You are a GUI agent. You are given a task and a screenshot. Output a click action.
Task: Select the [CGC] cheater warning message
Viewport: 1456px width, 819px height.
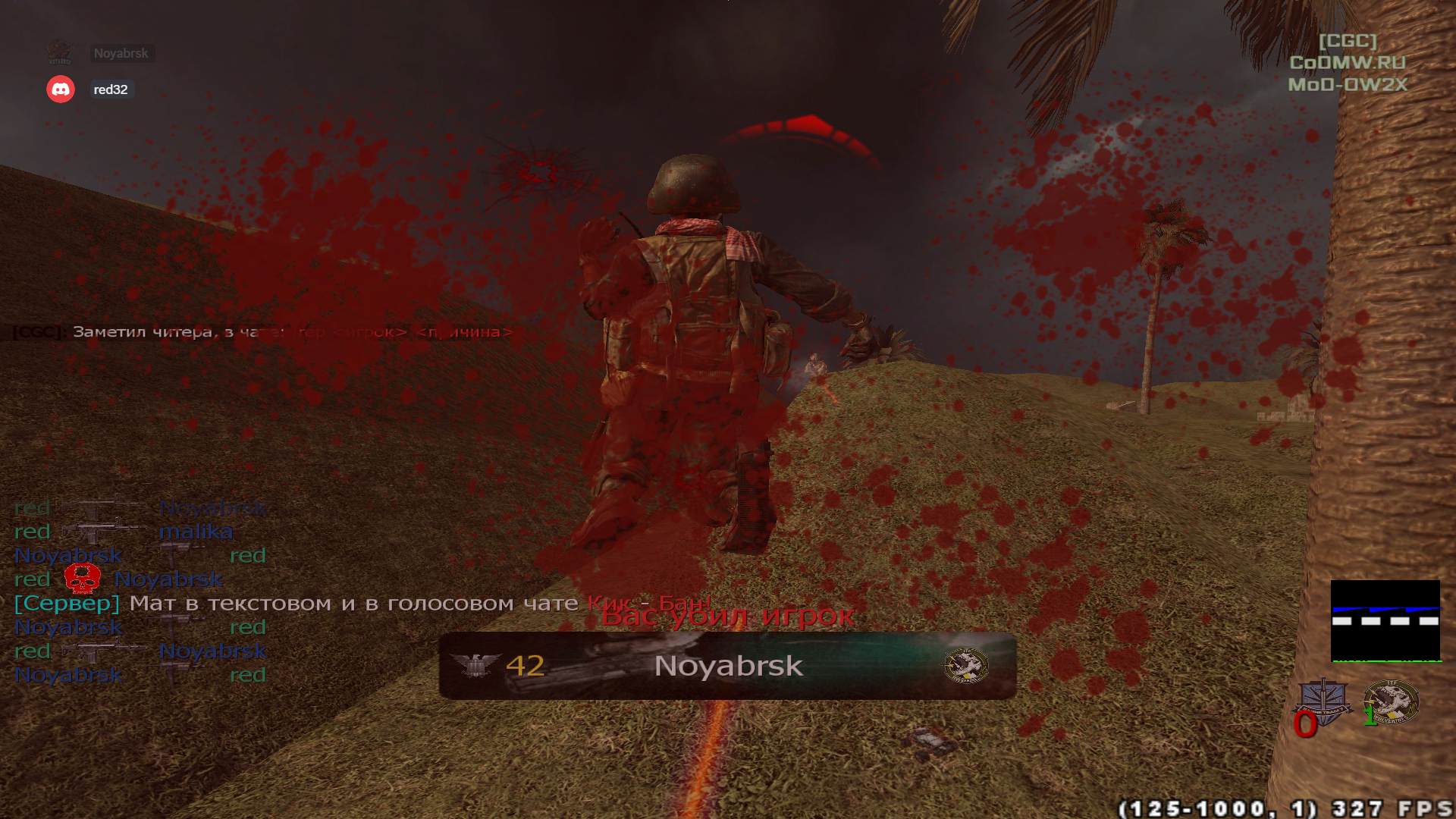coord(190,331)
